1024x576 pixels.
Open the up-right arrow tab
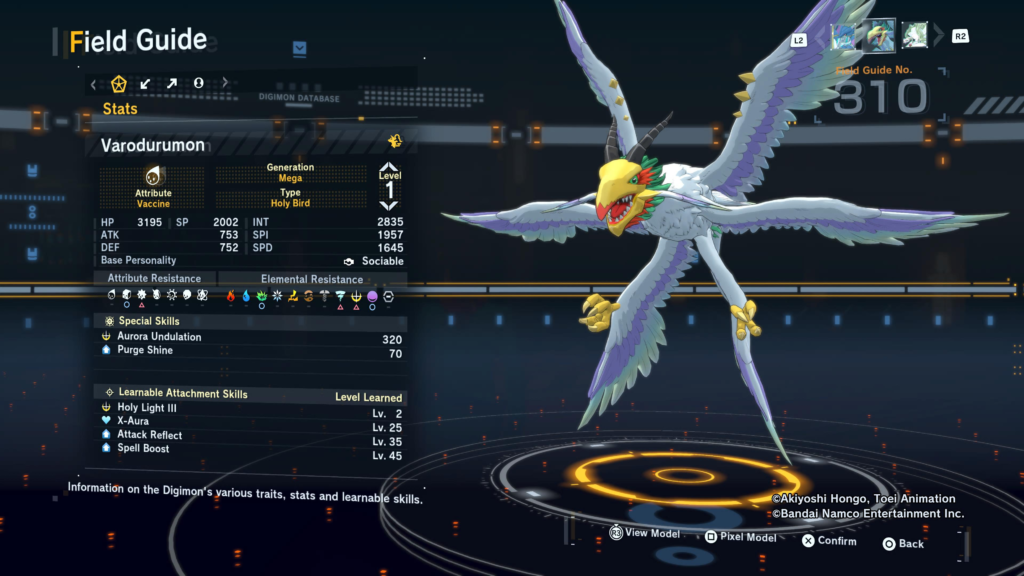(x=171, y=83)
